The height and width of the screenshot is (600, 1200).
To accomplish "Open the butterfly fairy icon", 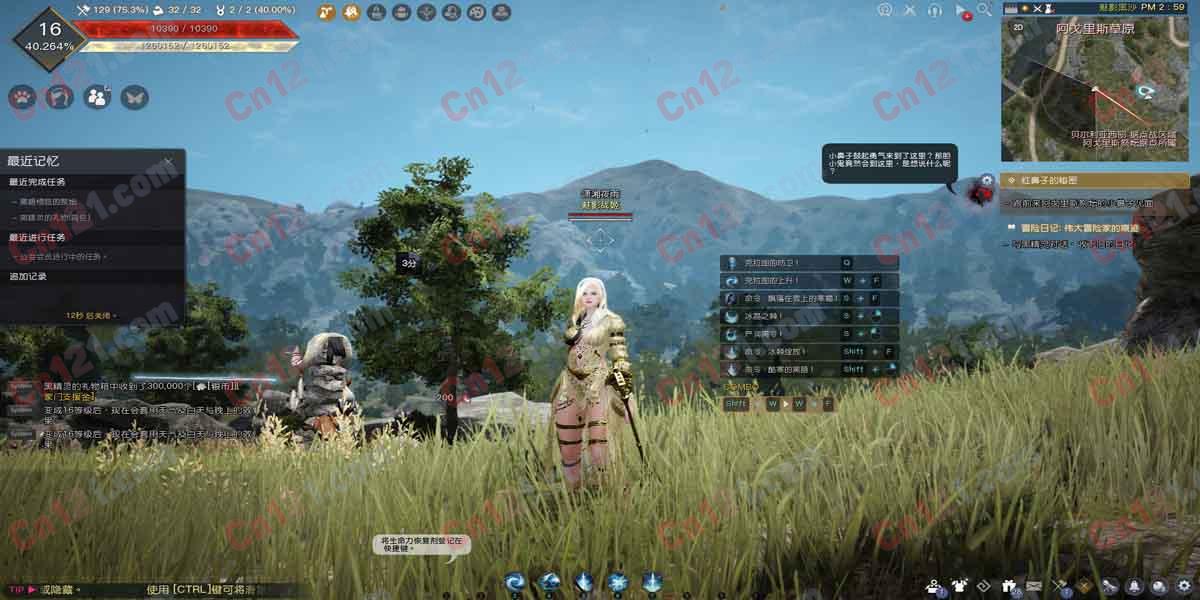I will (134, 97).
